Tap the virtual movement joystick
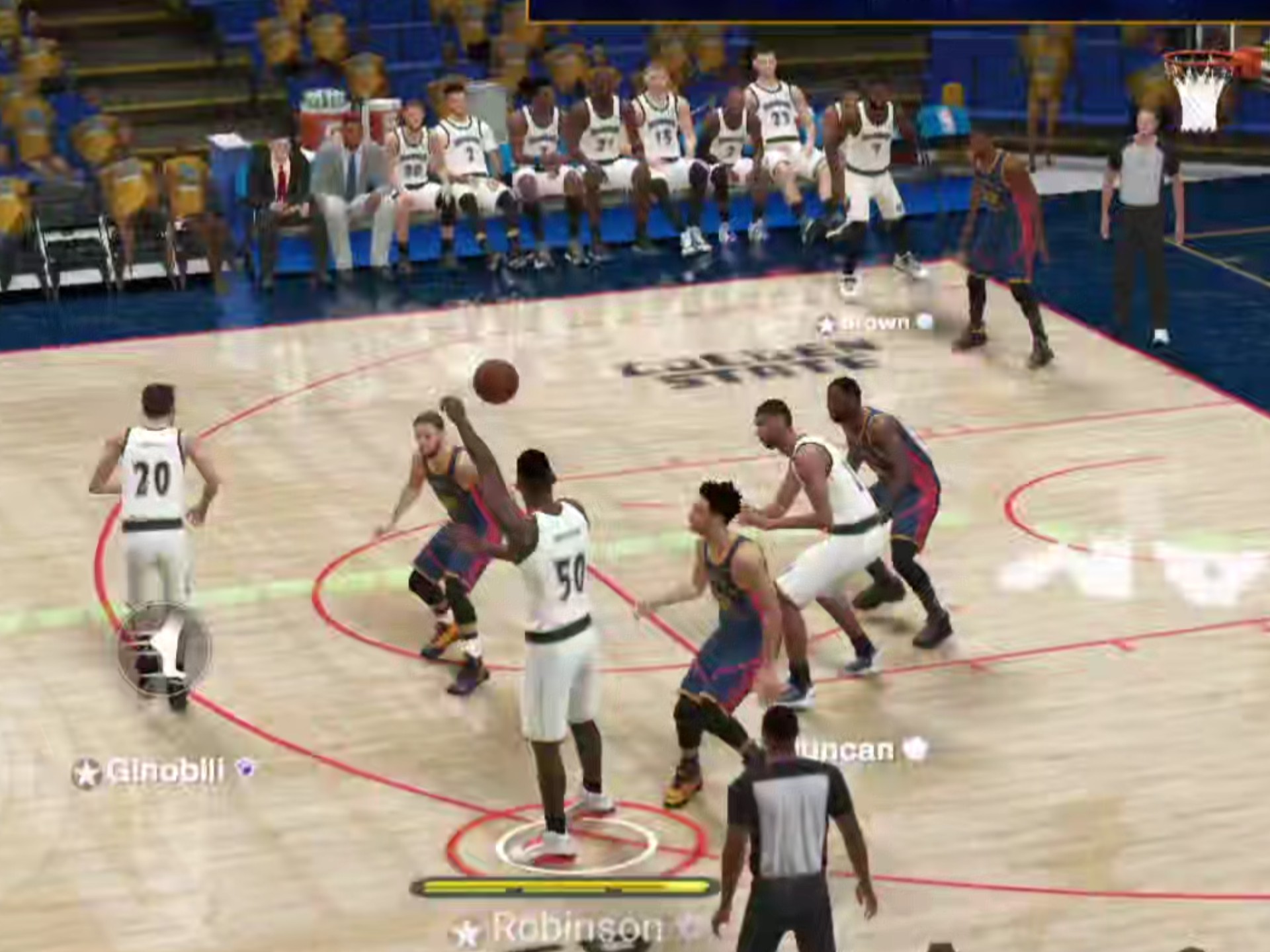Image resolution: width=1270 pixels, height=952 pixels. [163, 649]
